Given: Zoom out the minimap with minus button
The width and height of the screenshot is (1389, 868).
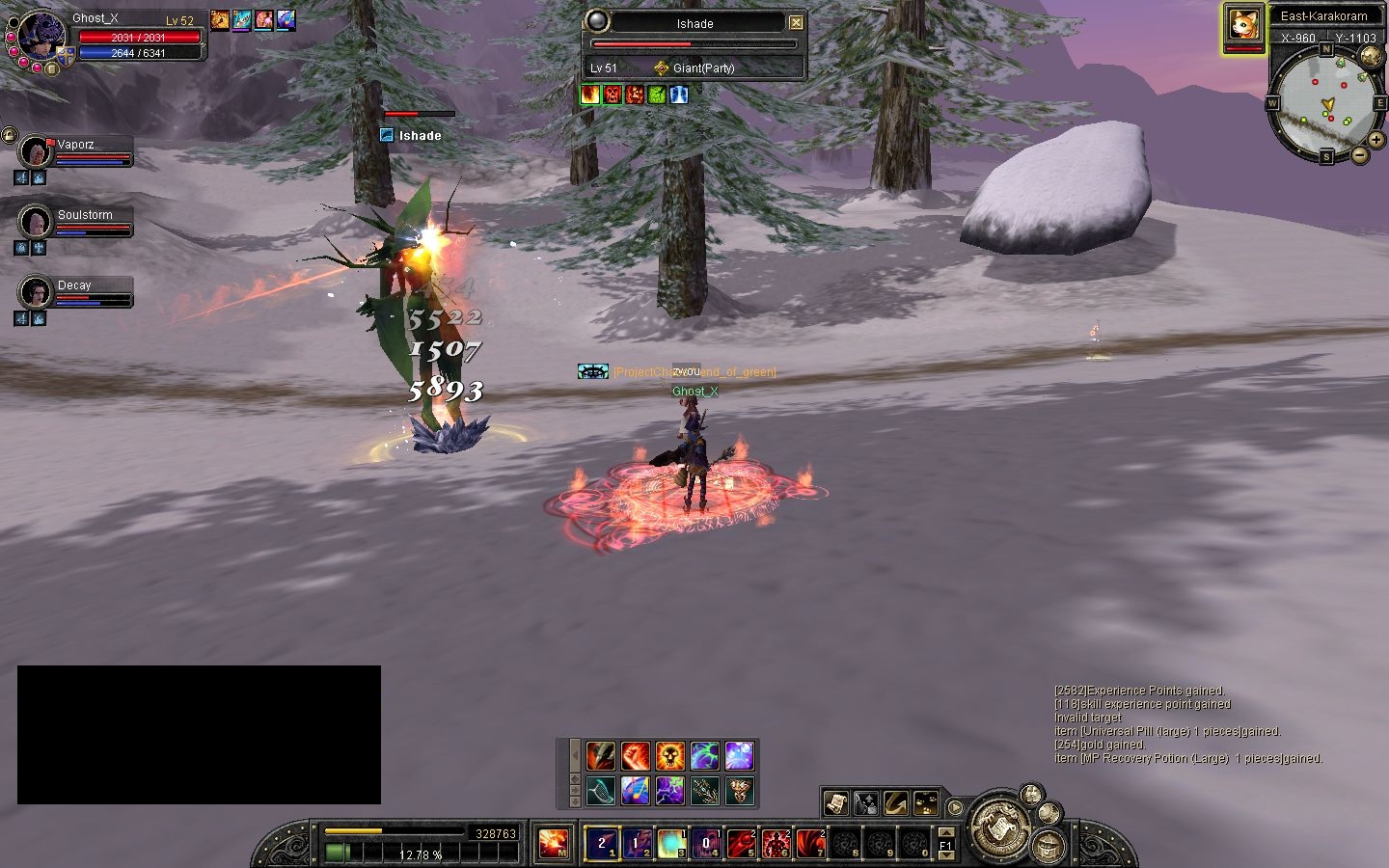Looking at the screenshot, I should 1359,154.
